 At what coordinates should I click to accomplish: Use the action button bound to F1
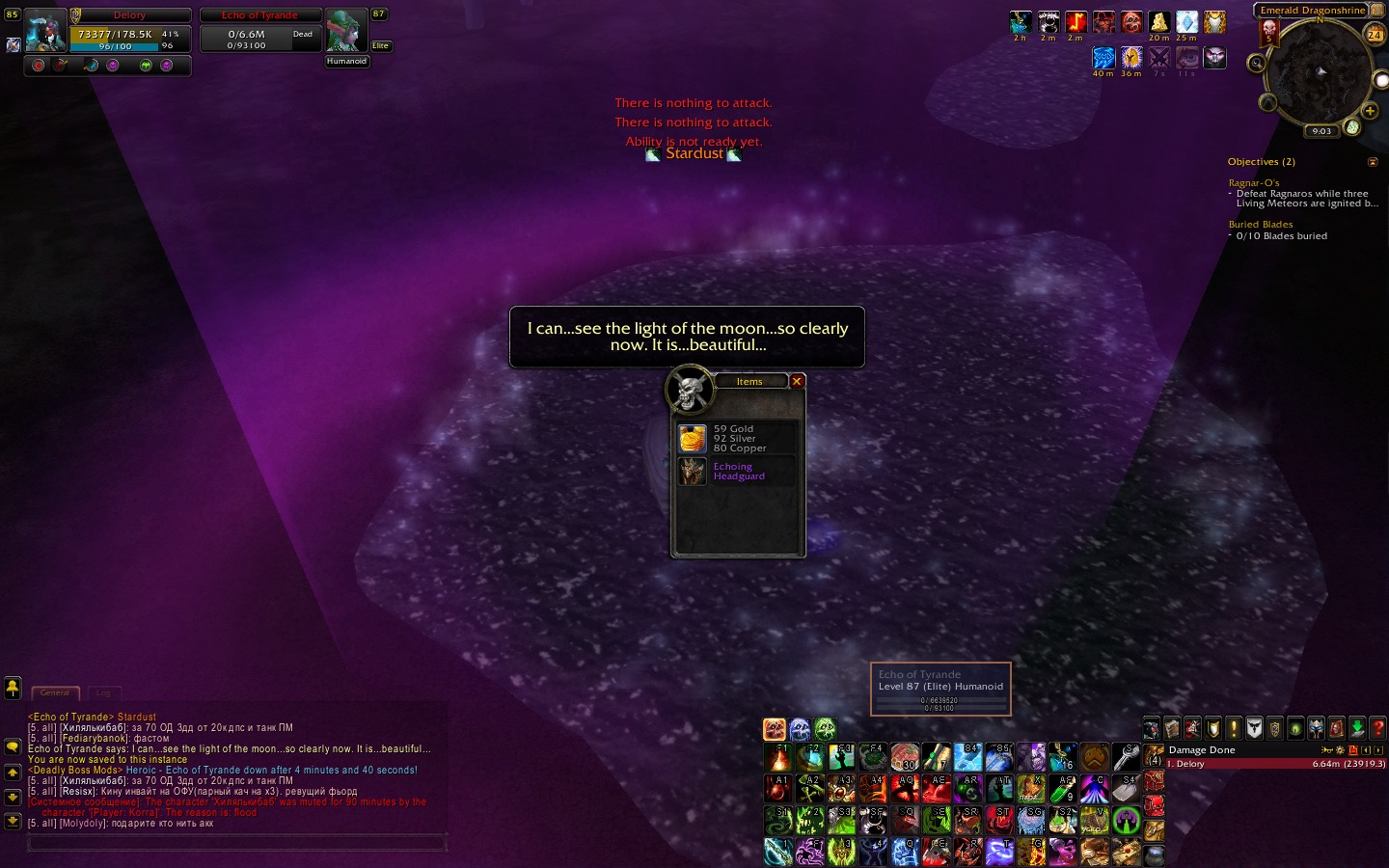point(778,757)
